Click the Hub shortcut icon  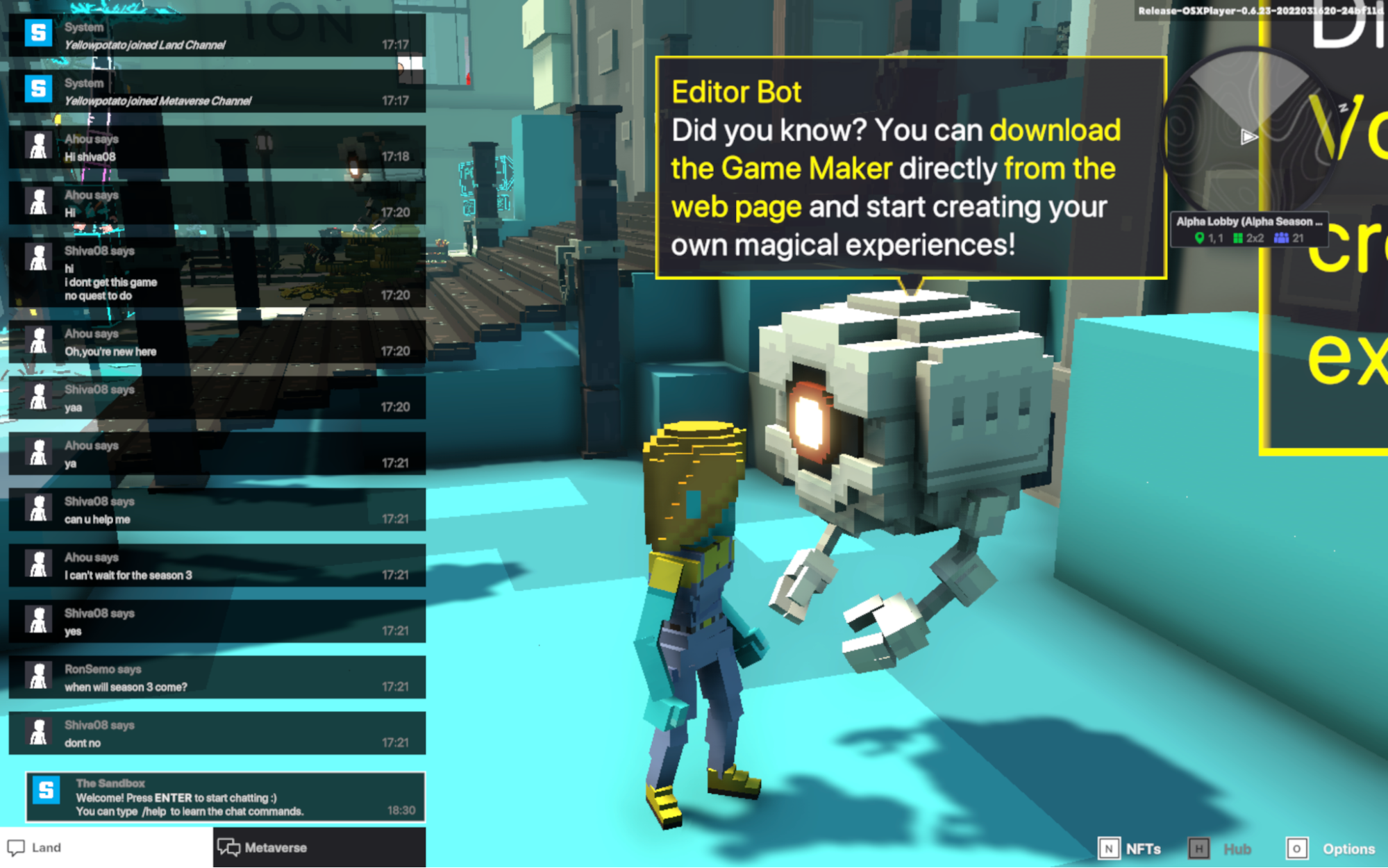click(x=1200, y=848)
